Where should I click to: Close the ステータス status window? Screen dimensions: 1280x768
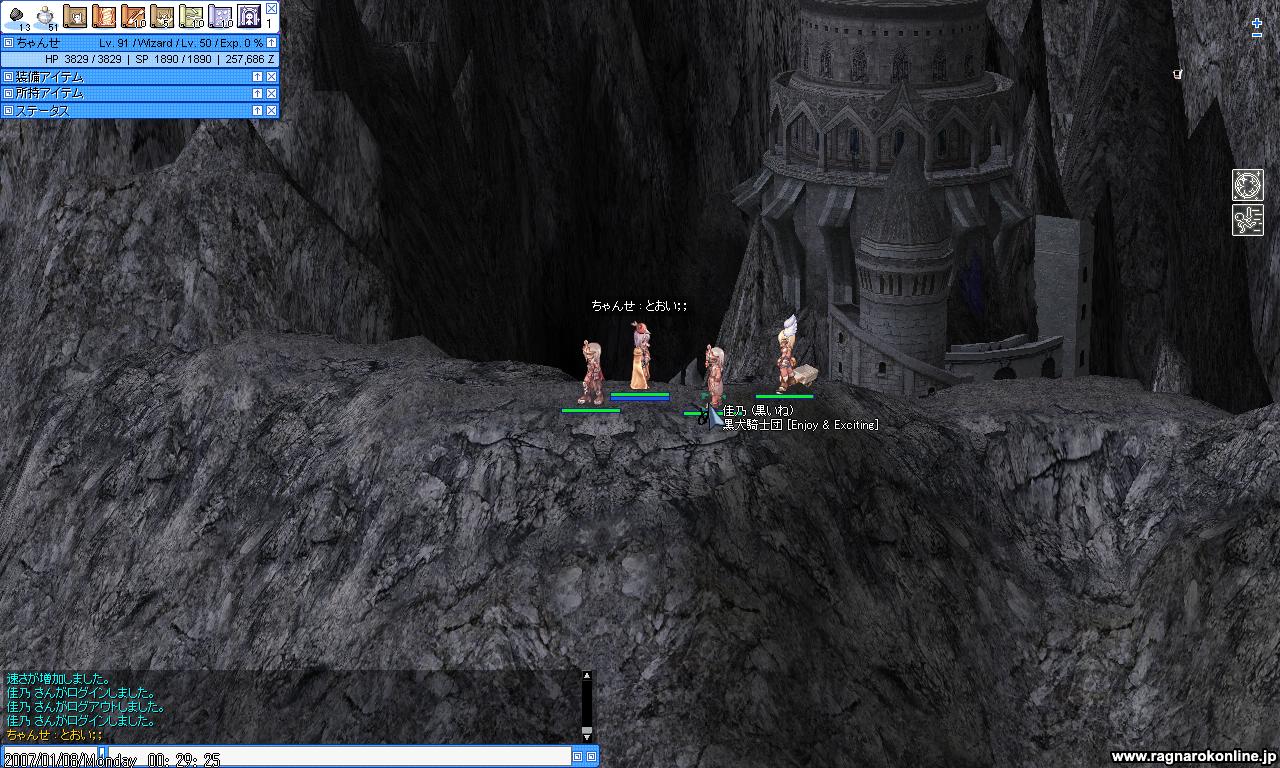[x=271, y=110]
